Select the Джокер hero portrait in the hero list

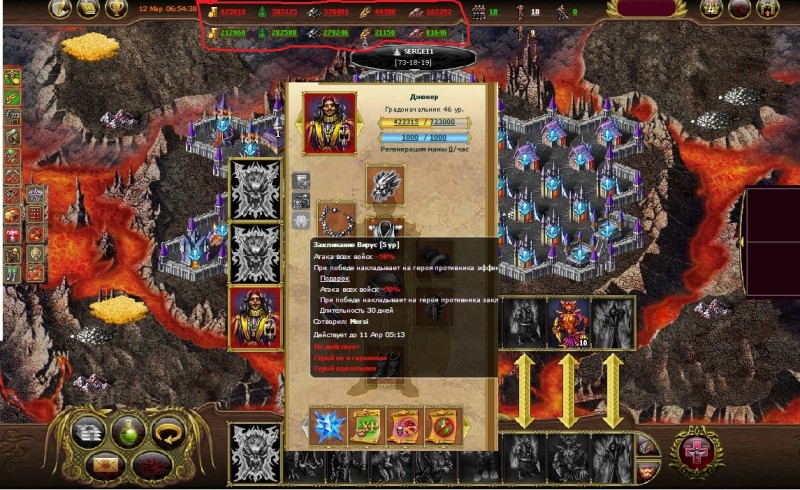click(255, 318)
